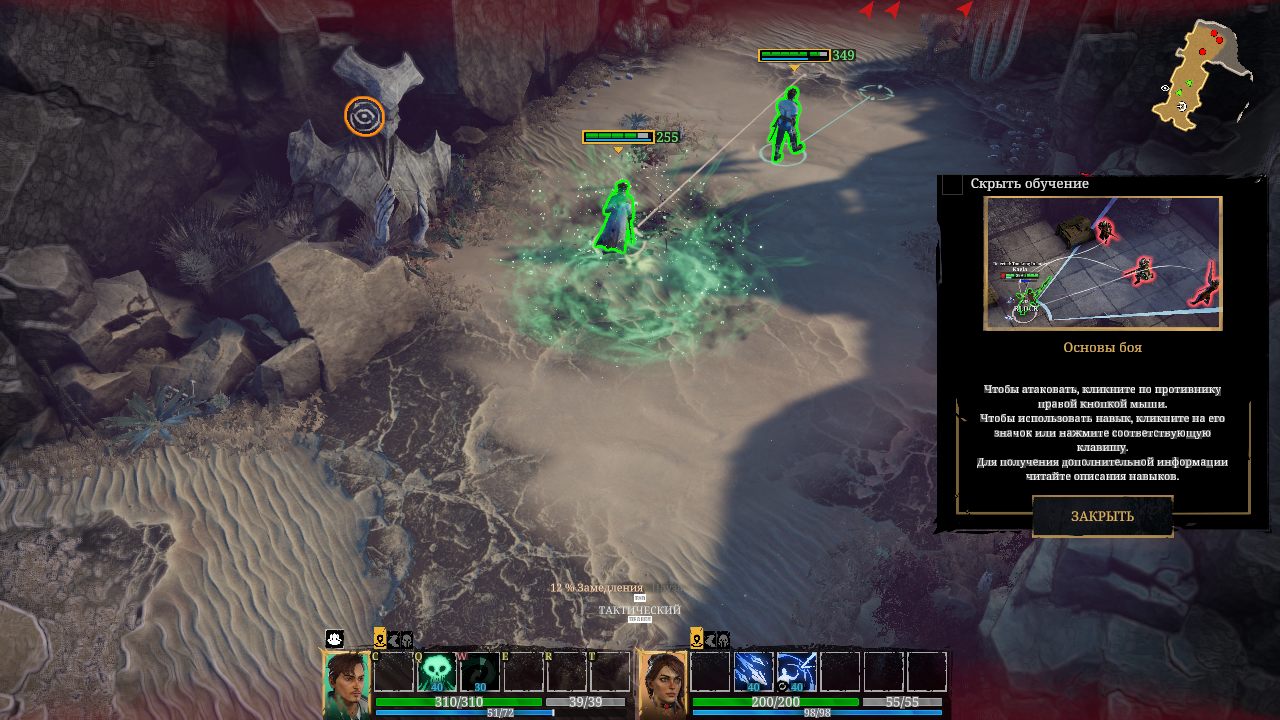Use the dark green swirl ability
1280x720 pixels.
480,672
